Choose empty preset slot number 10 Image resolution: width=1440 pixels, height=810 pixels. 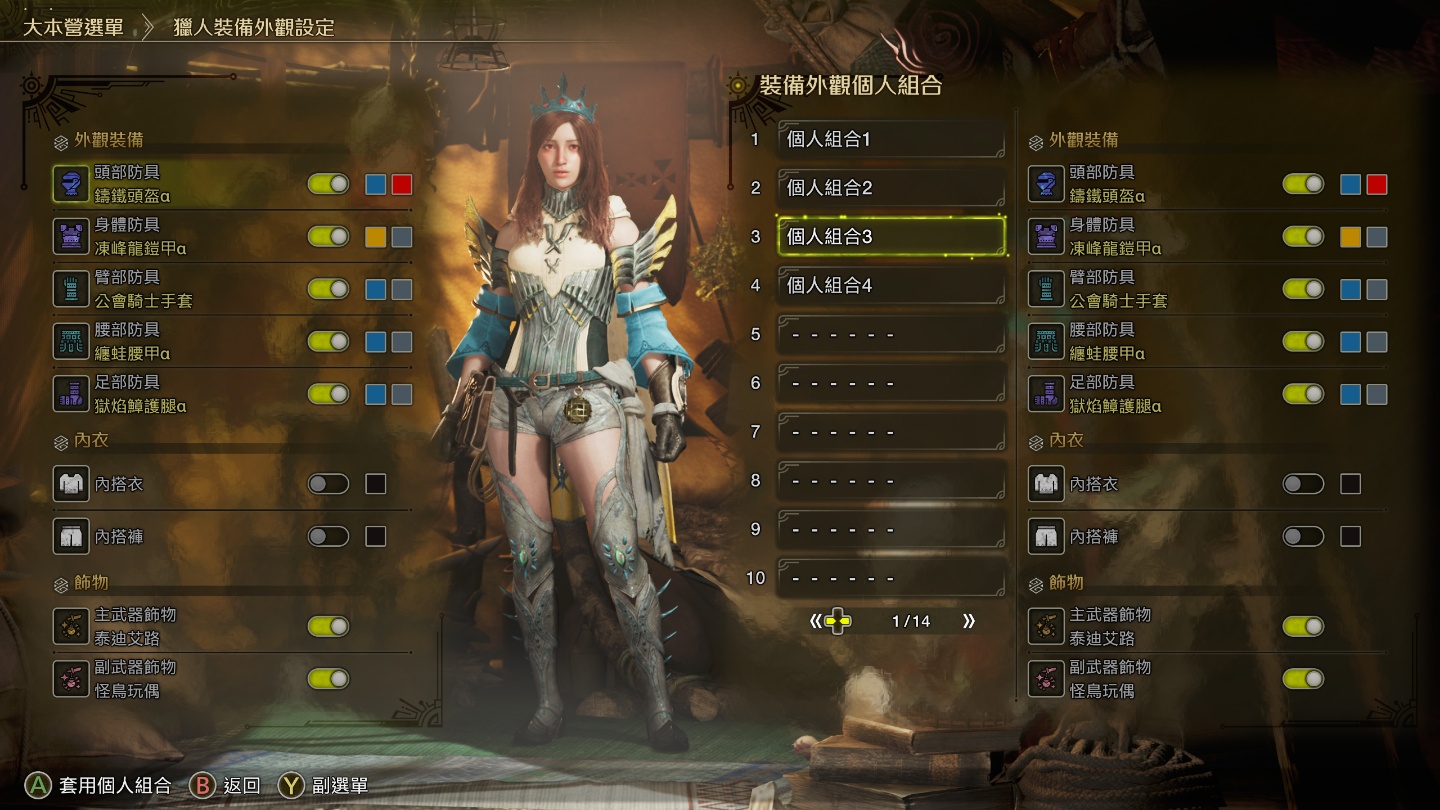[x=890, y=578]
